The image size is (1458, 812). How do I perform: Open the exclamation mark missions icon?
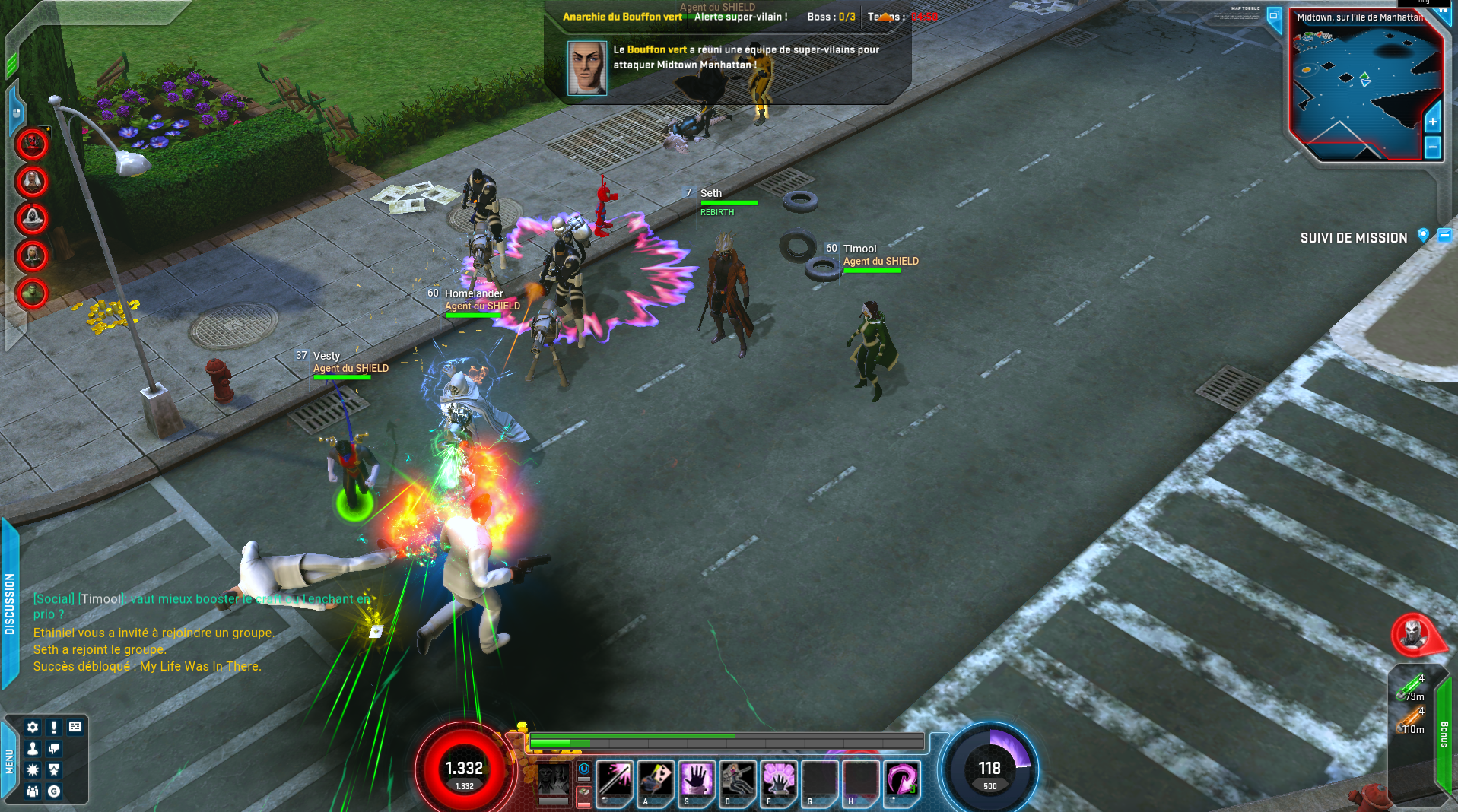click(x=54, y=727)
